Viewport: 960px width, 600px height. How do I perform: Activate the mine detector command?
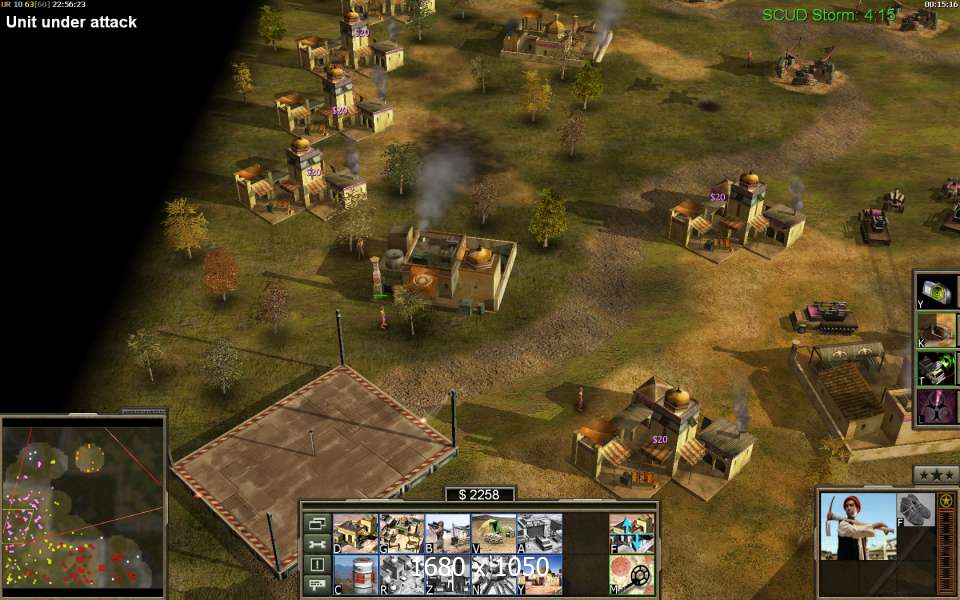[632, 575]
